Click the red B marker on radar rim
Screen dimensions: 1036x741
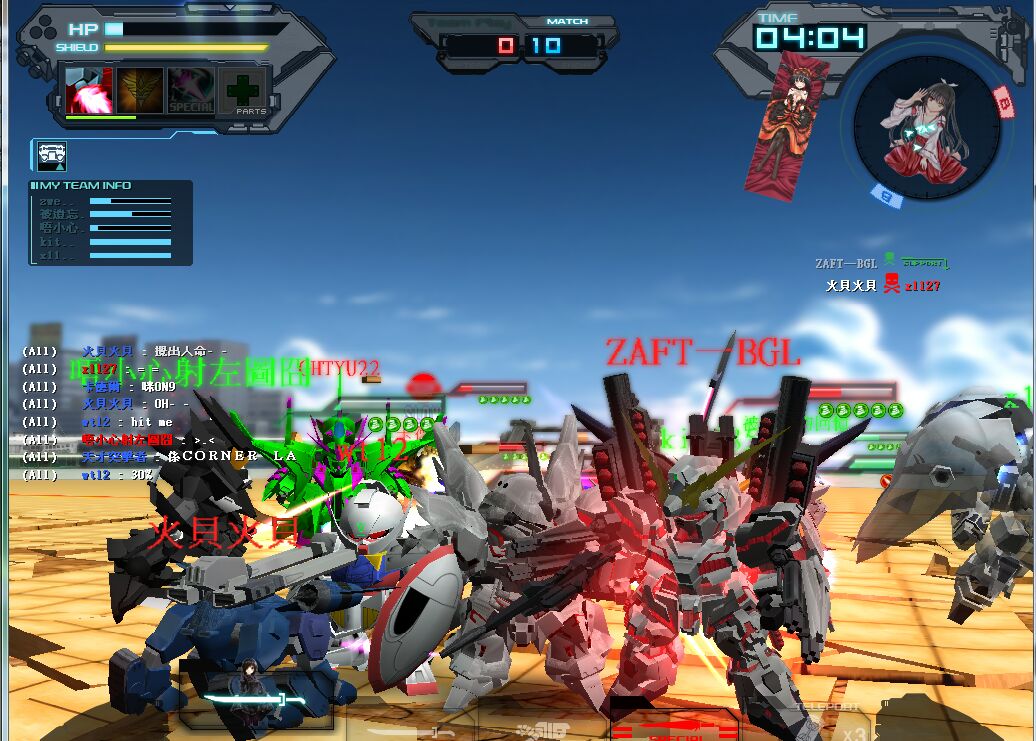pos(1003,98)
